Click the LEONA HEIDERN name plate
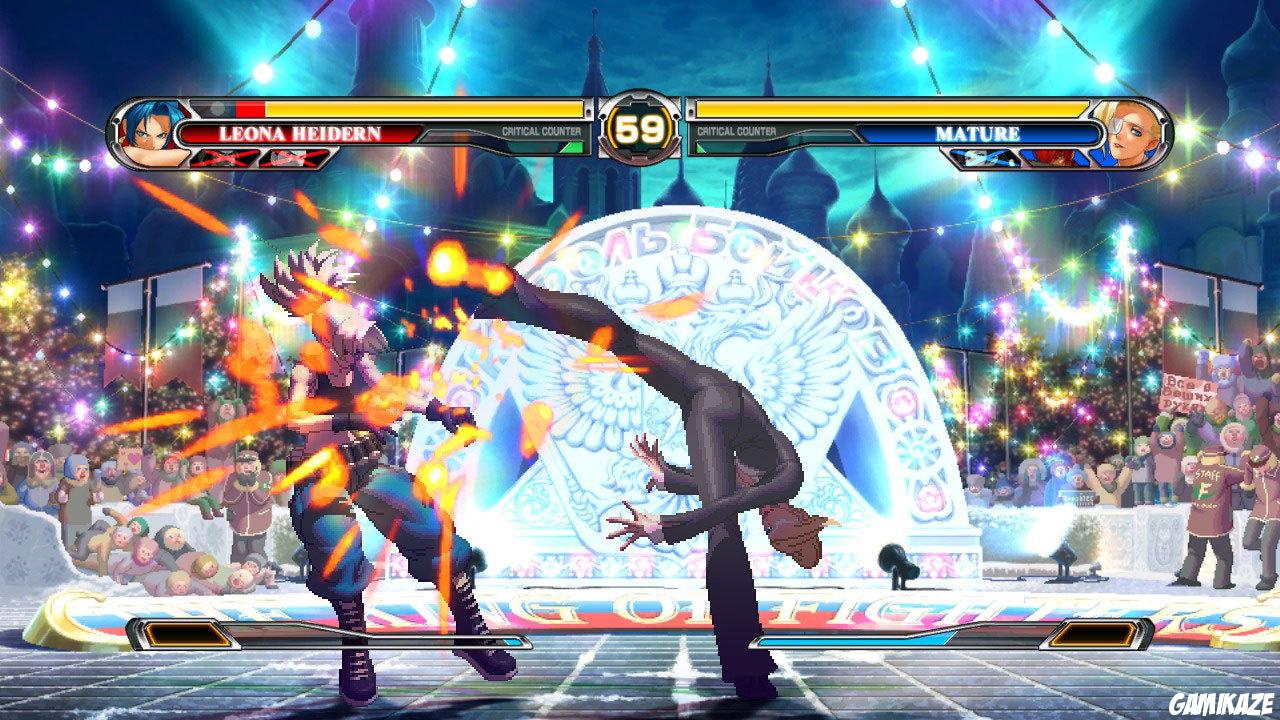The height and width of the screenshot is (720, 1280). [300, 130]
